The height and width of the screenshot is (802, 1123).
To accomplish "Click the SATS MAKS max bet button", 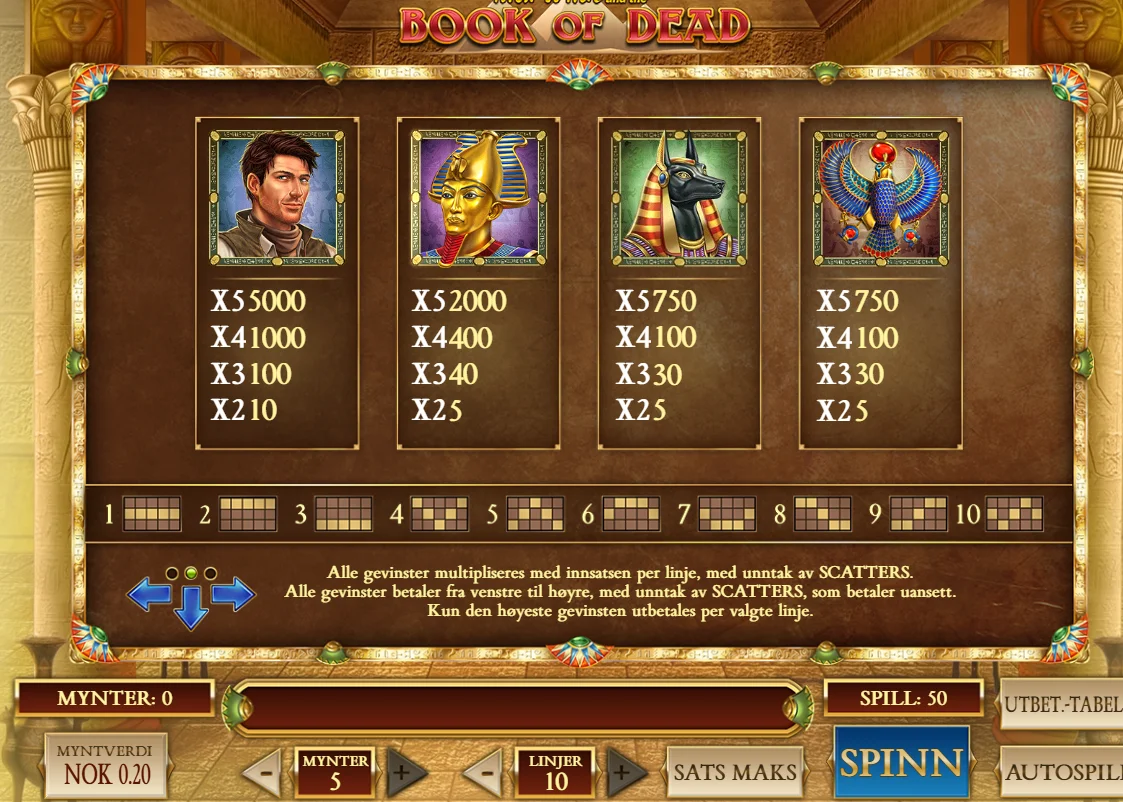I will [x=735, y=772].
